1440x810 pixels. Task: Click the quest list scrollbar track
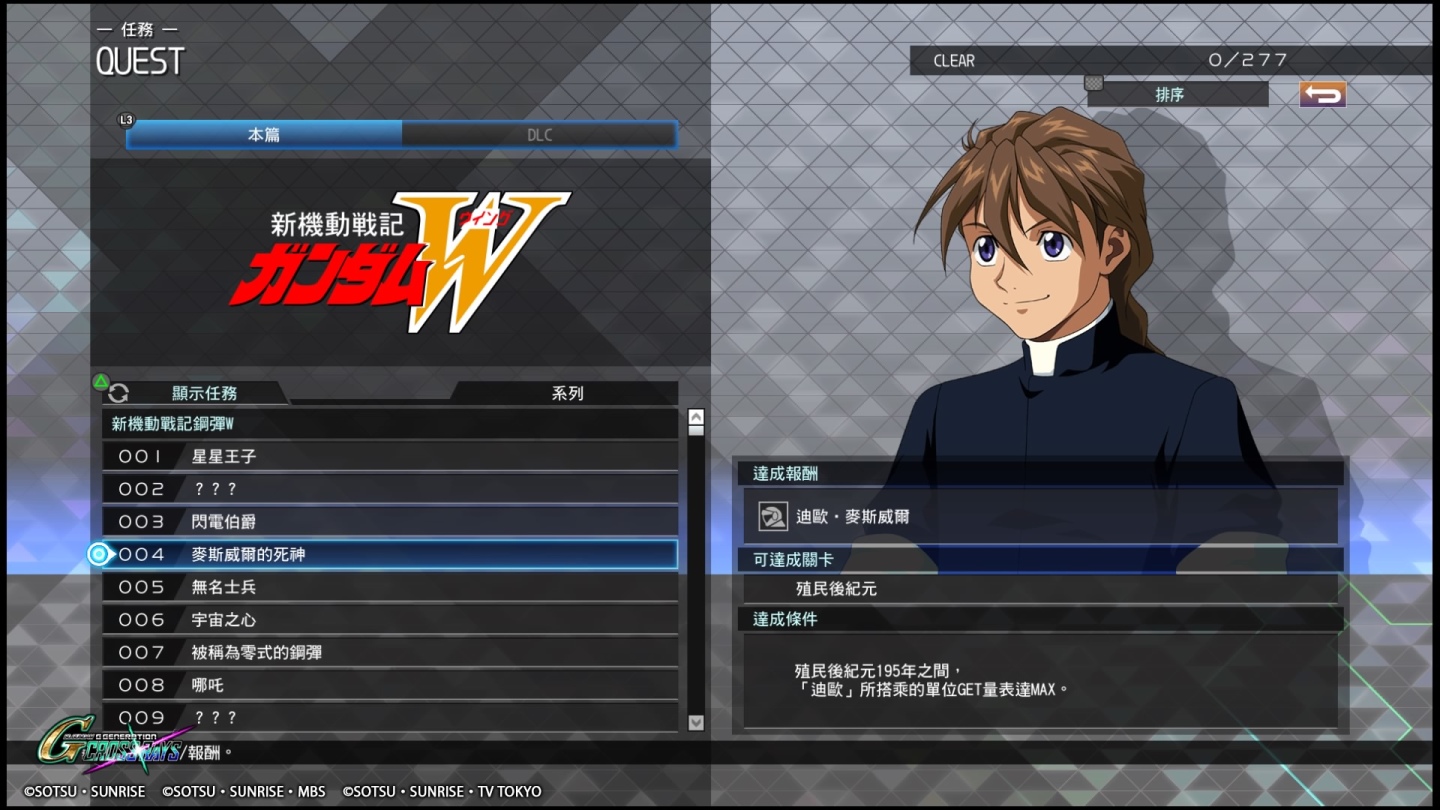(695, 570)
